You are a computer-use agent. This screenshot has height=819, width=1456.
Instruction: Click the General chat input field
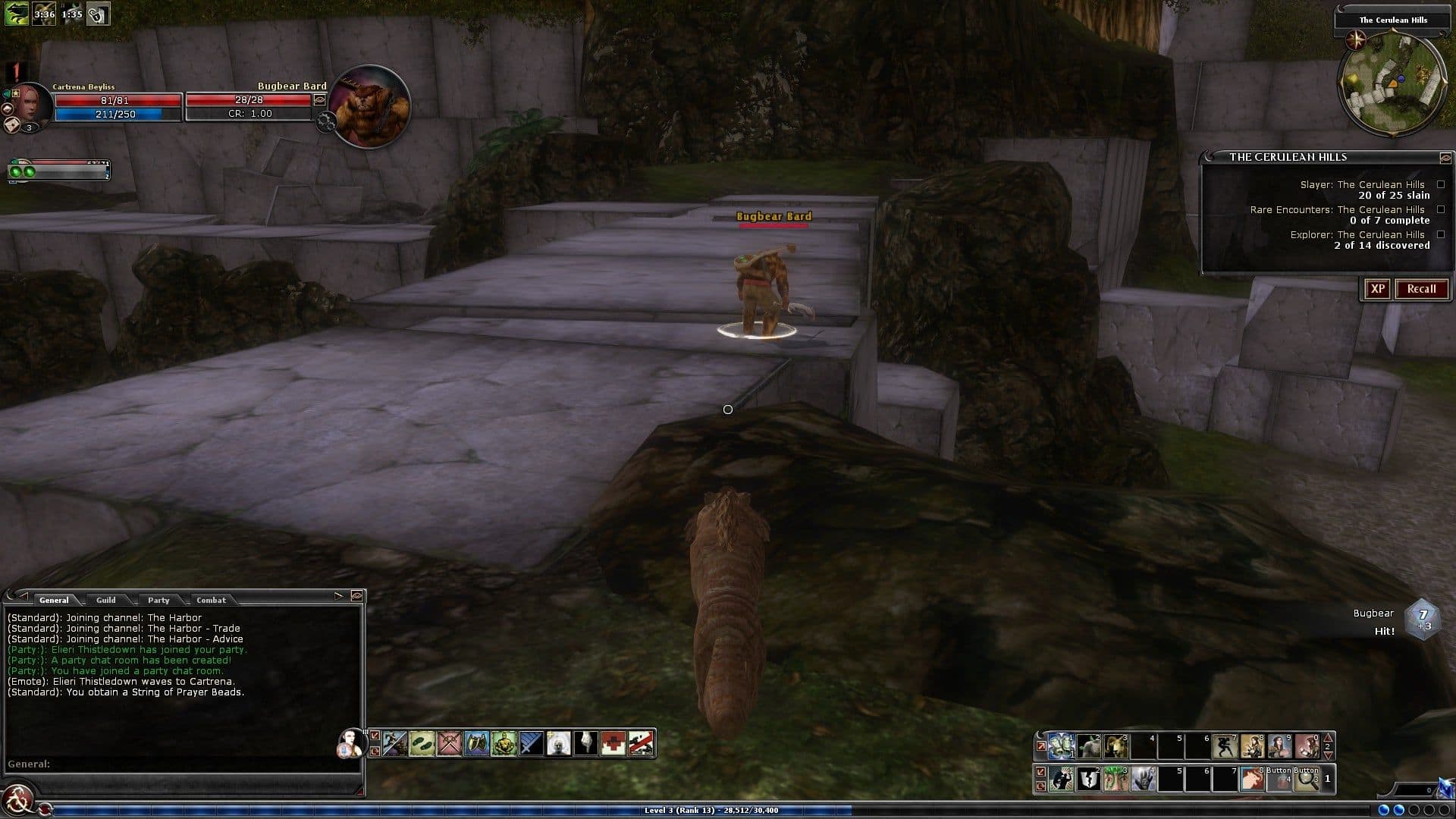182,764
